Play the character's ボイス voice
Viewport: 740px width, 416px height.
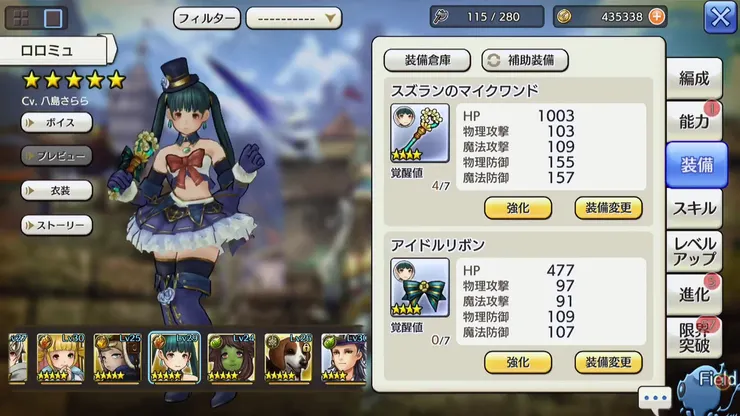(57, 122)
